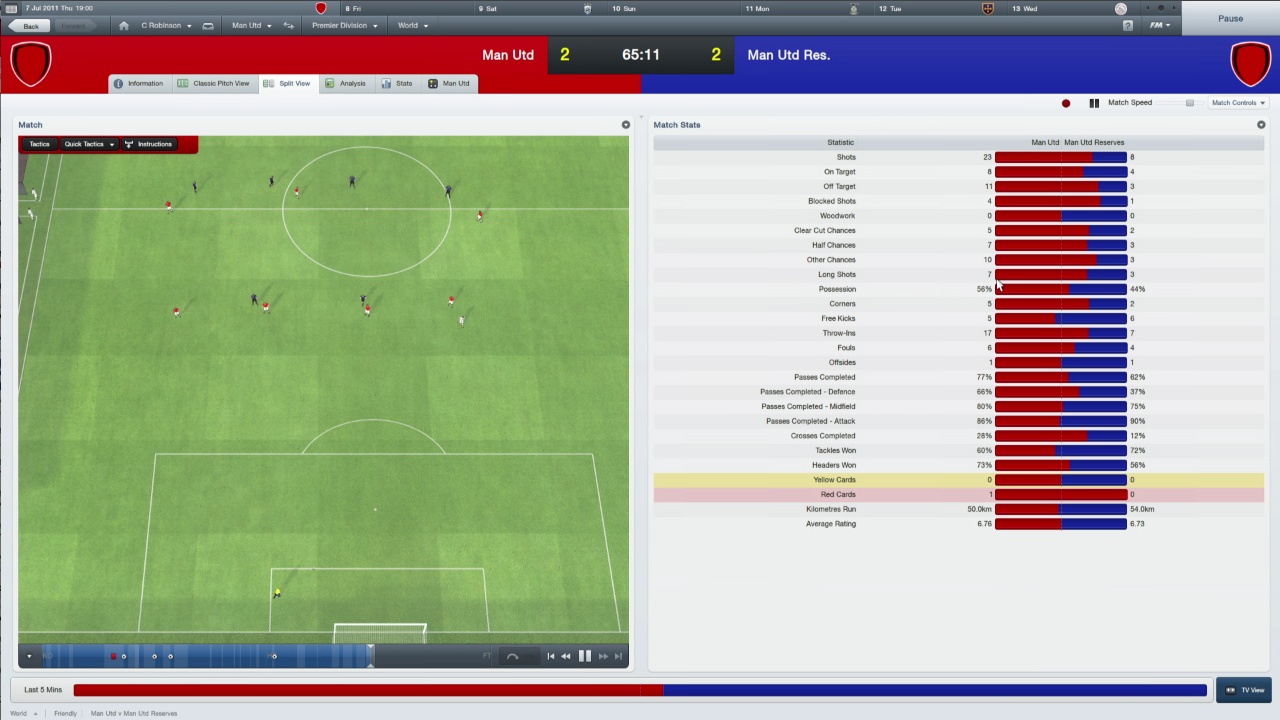Switch to the Analysis tab

pos(352,83)
